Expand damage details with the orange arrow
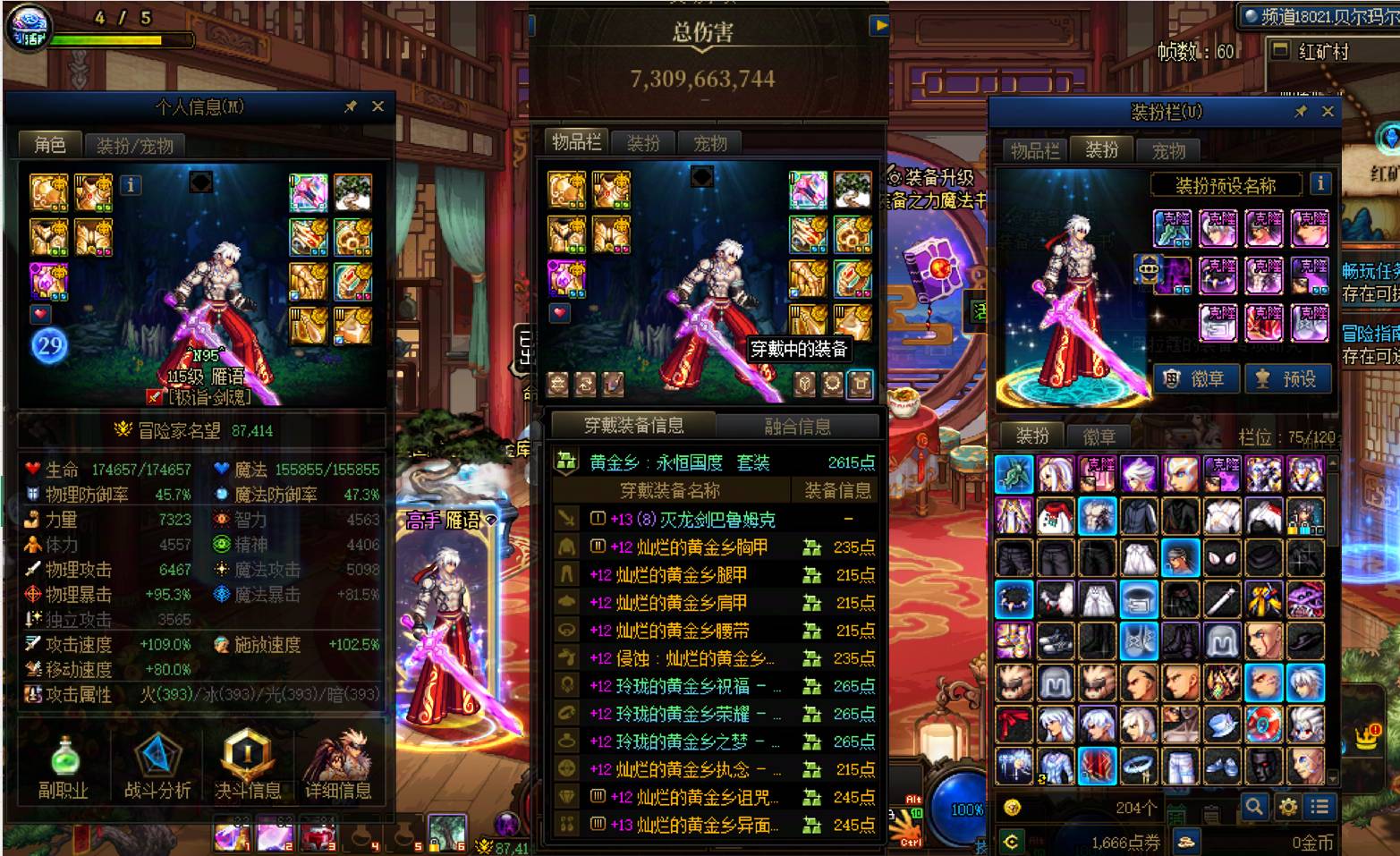Viewport: 1400px width, 856px height. [x=880, y=26]
